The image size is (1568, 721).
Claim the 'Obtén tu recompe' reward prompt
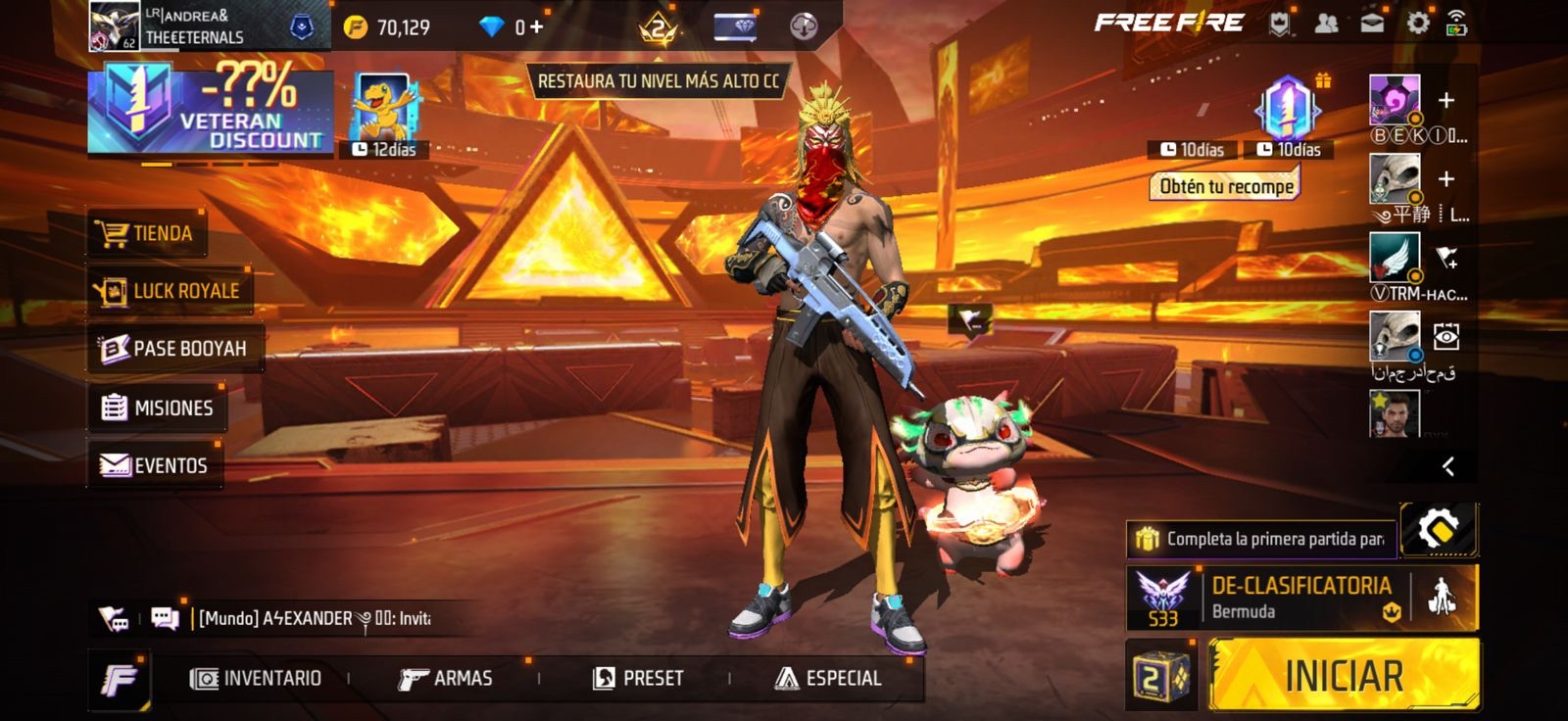1225,186
